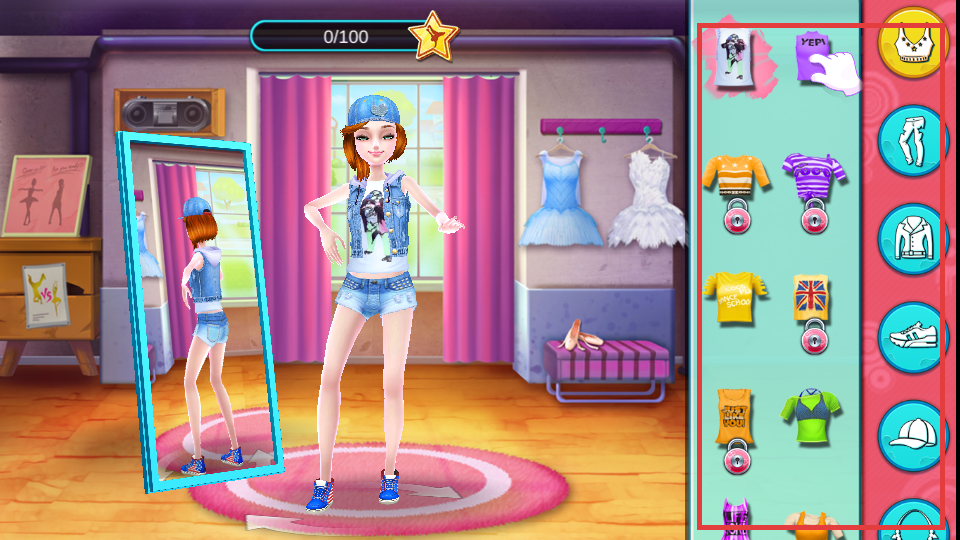Show the caps category

pos(913,435)
